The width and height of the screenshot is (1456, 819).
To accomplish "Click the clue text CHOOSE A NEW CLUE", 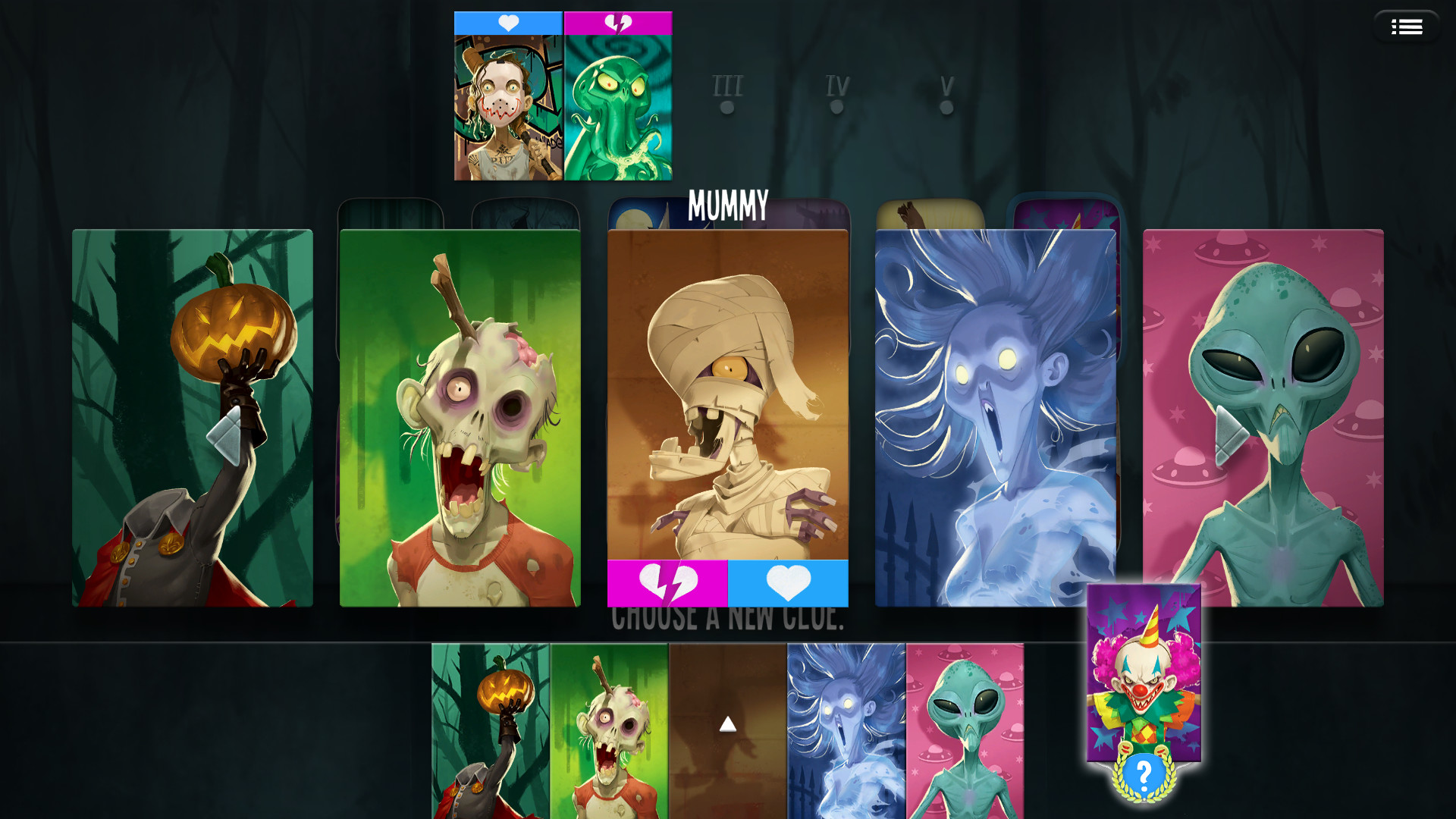I will point(728,619).
